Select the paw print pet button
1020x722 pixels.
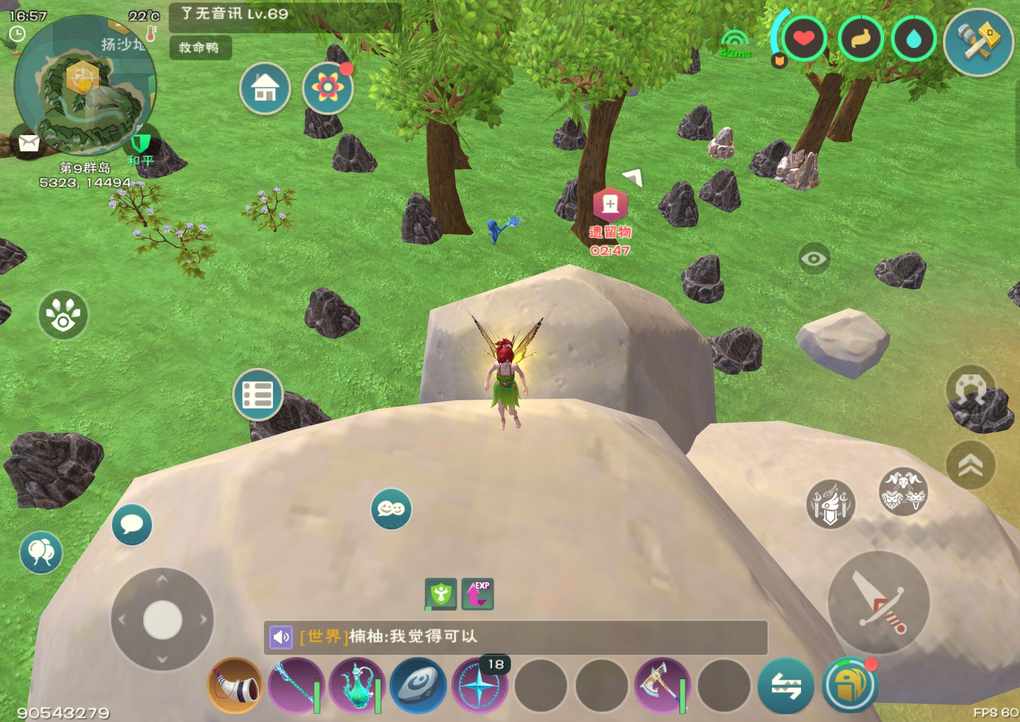click(63, 315)
